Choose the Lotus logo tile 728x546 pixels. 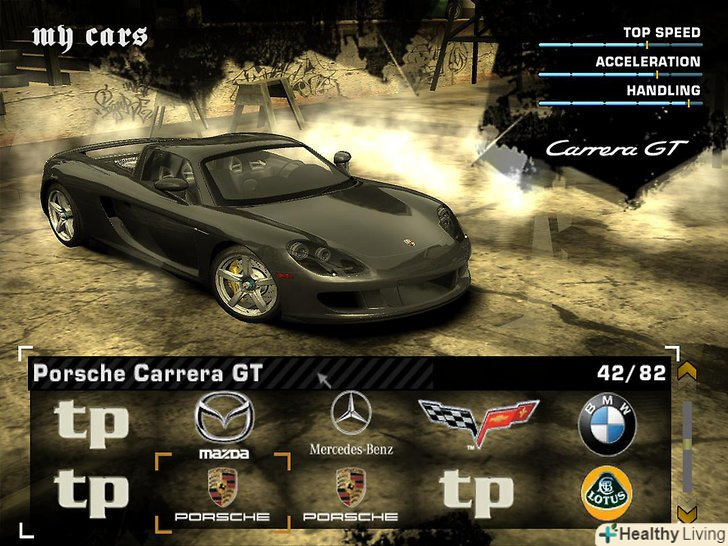[606, 493]
